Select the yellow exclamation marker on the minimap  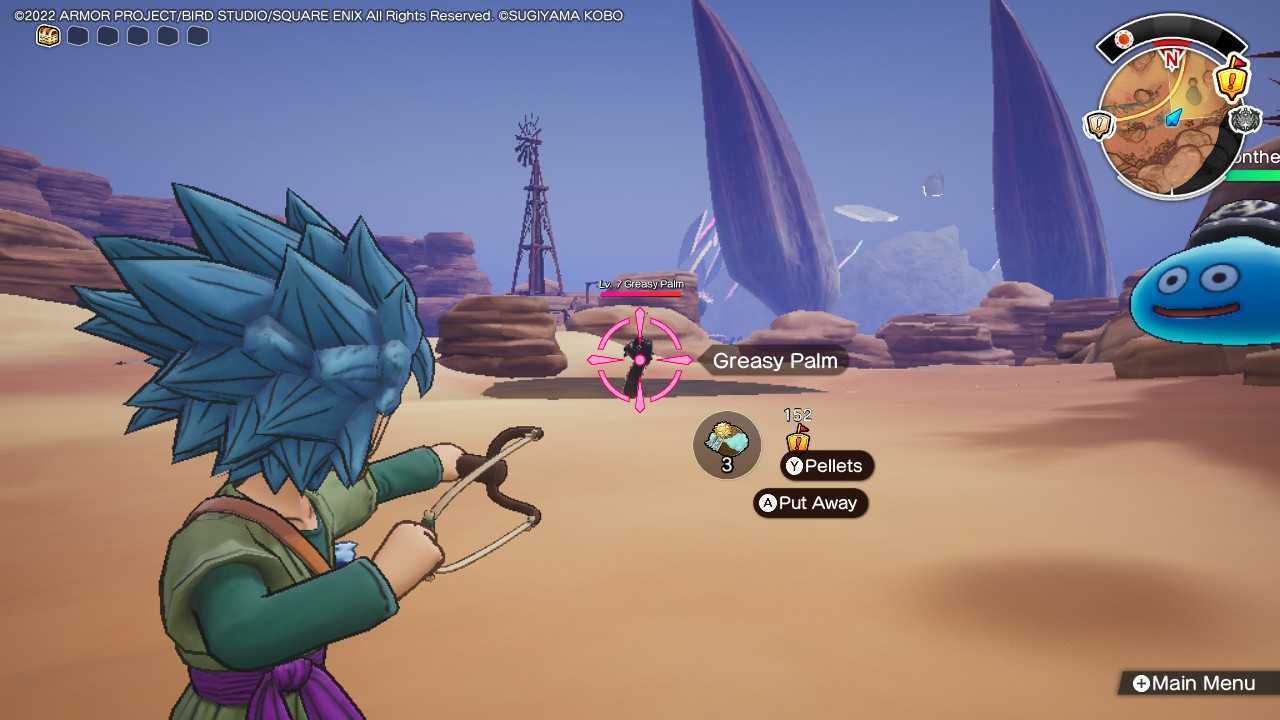[x=1230, y=82]
